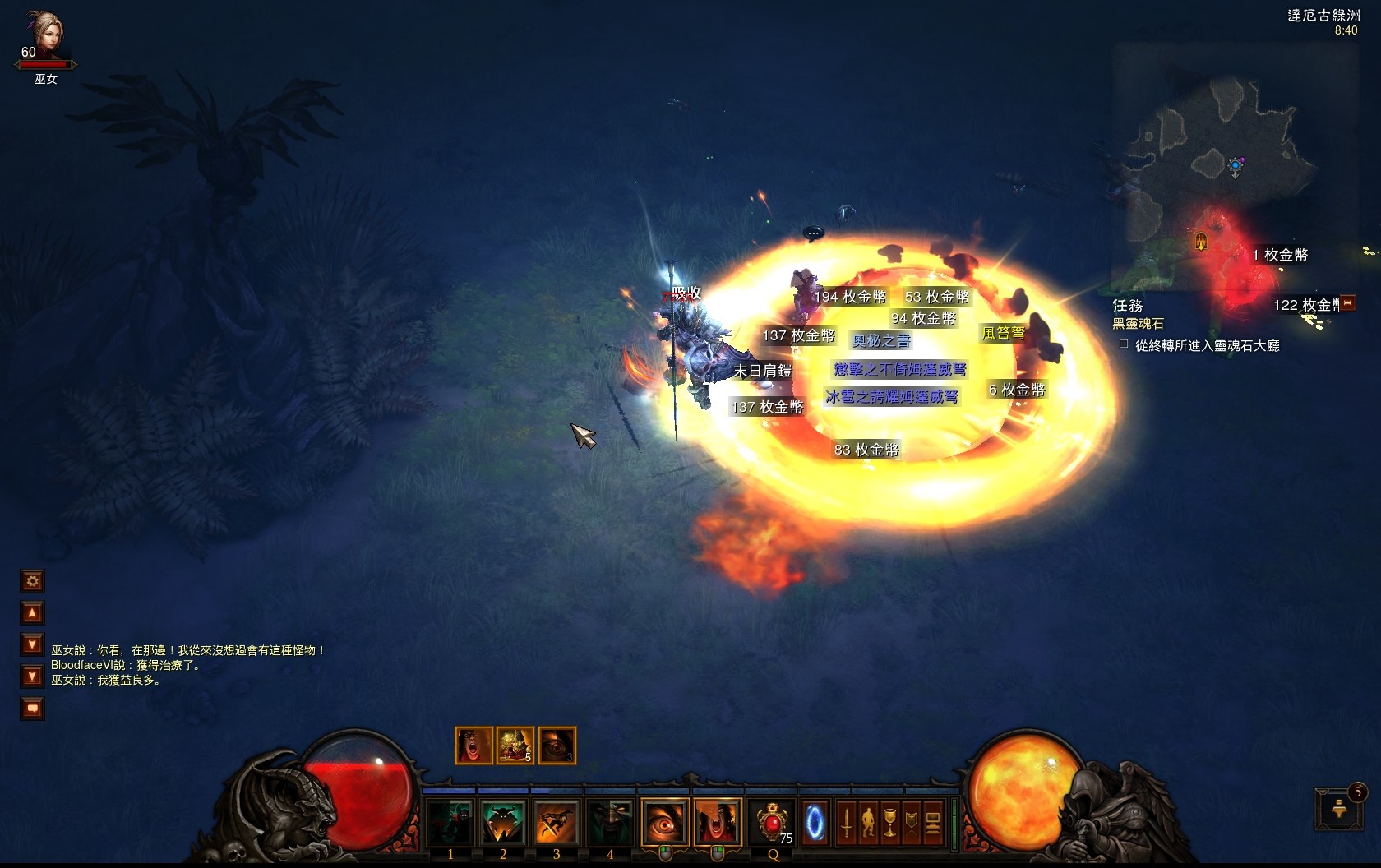The width and height of the screenshot is (1381, 868).
Task: Open the skills menu with the sword icon
Action: point(846,823)
